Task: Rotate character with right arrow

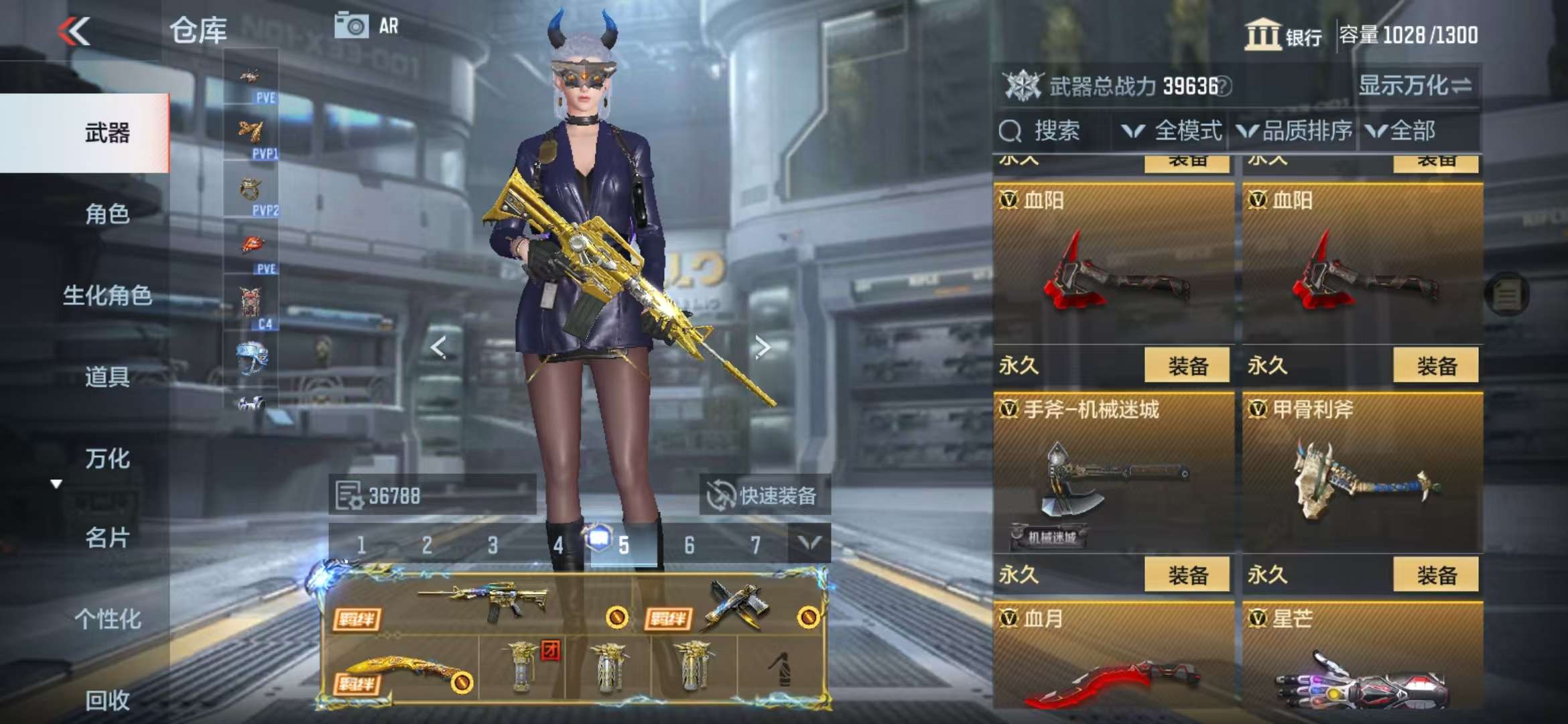Action: (763, 347)
